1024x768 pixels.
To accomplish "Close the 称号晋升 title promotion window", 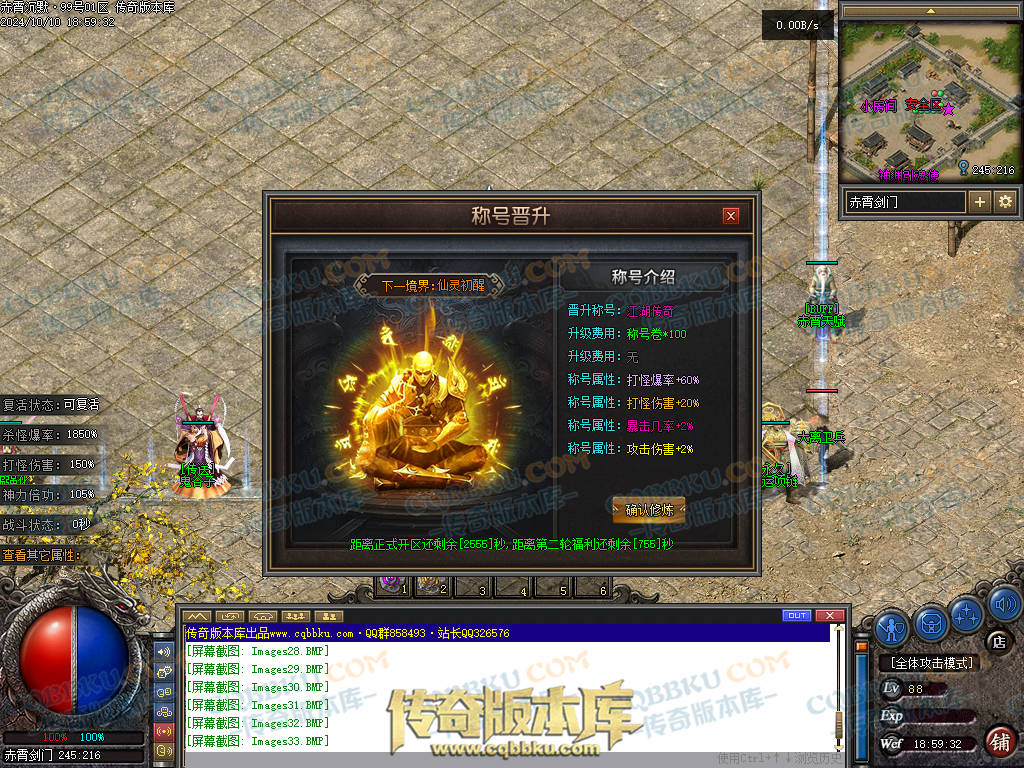I will (x=731, y=215).
